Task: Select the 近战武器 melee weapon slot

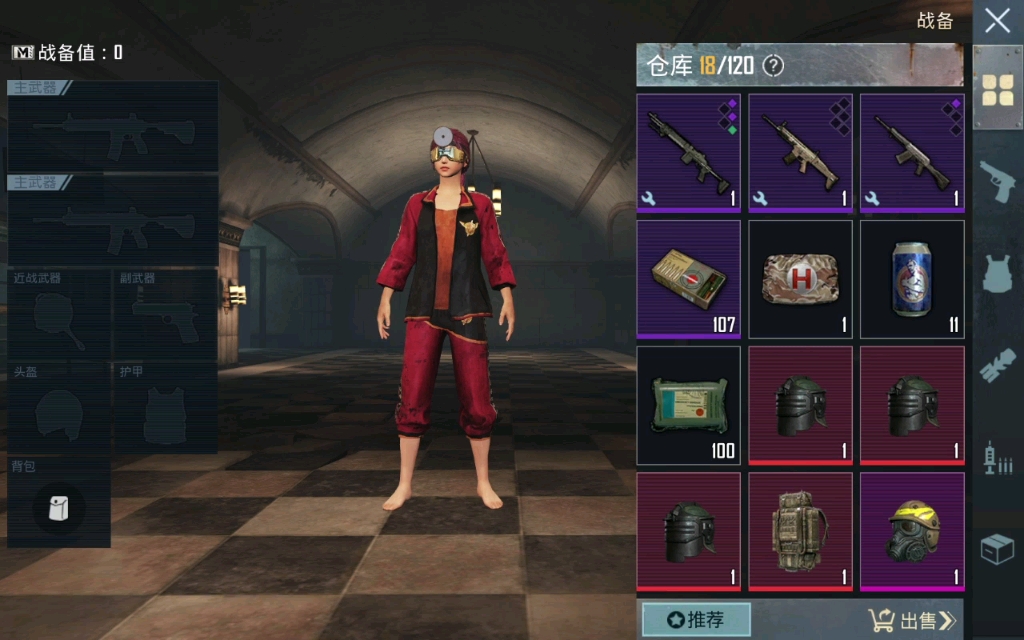Action: coord(59,315)
